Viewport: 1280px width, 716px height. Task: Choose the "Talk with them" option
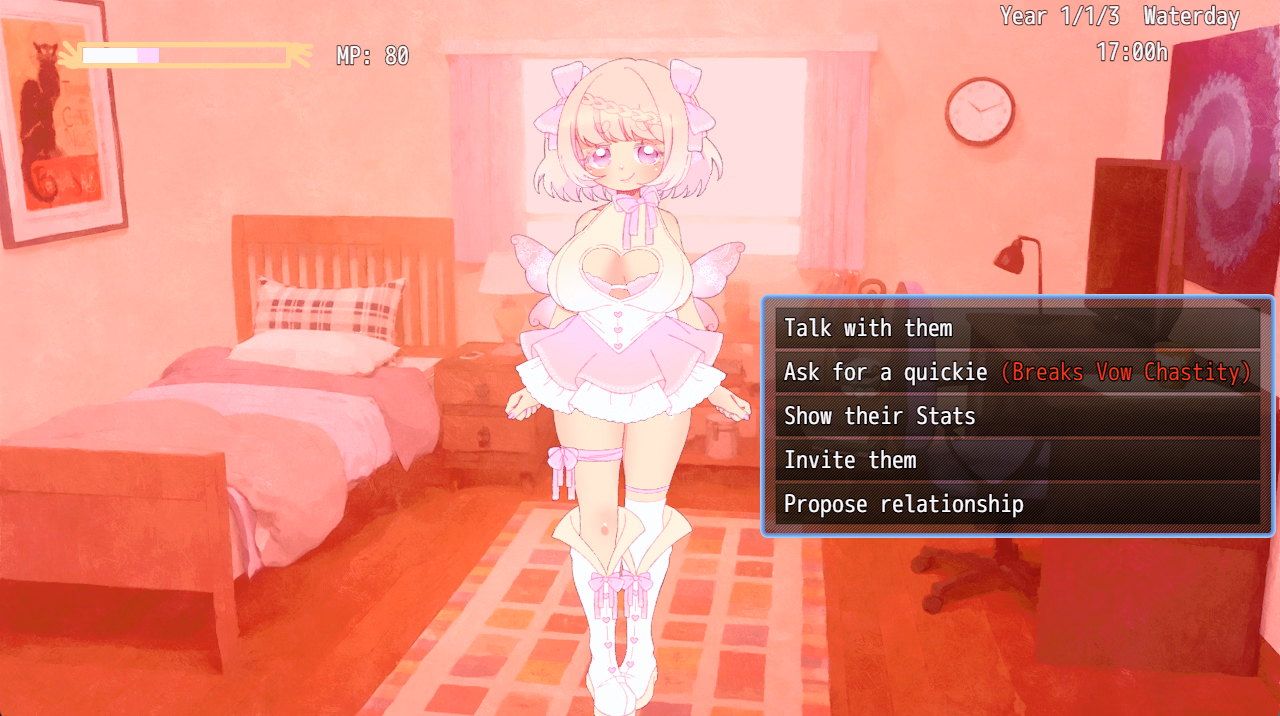(x=1016, y=328)
